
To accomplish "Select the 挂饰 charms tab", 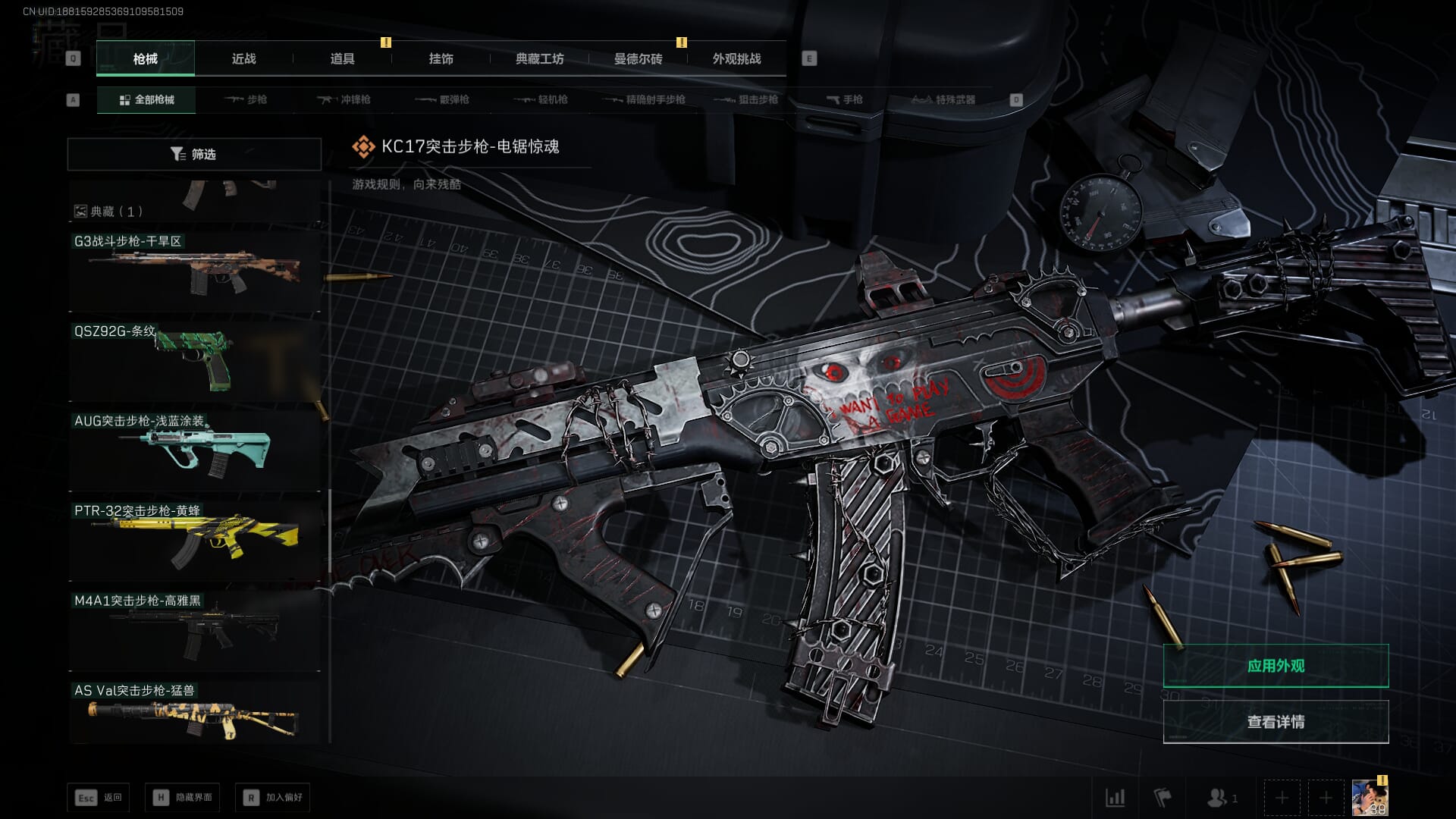I will 441,58.
